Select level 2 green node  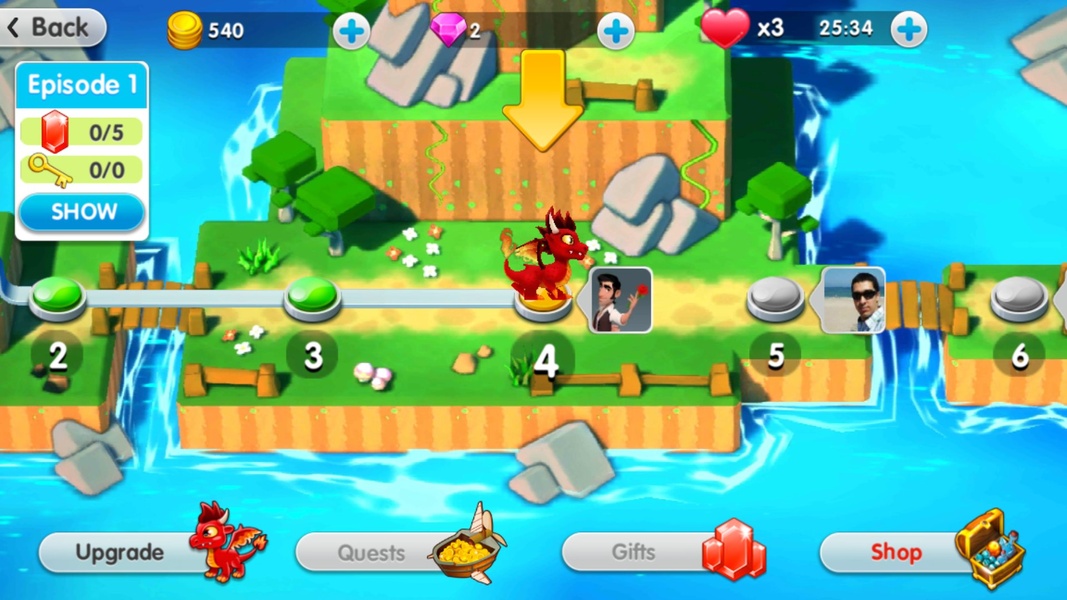tap(58, 296)
